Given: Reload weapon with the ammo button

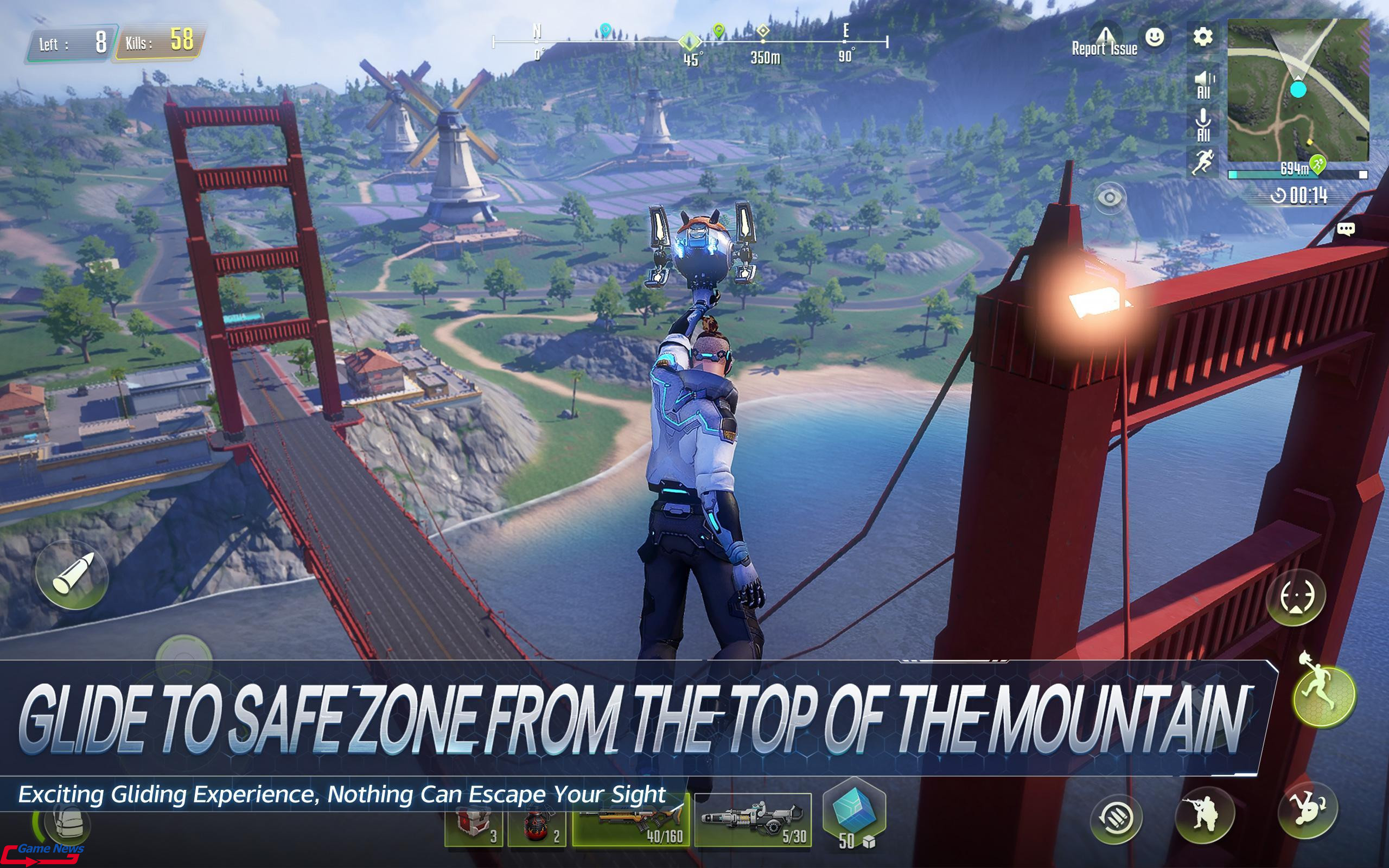Looking at the screenshot, I should 1116,818.
